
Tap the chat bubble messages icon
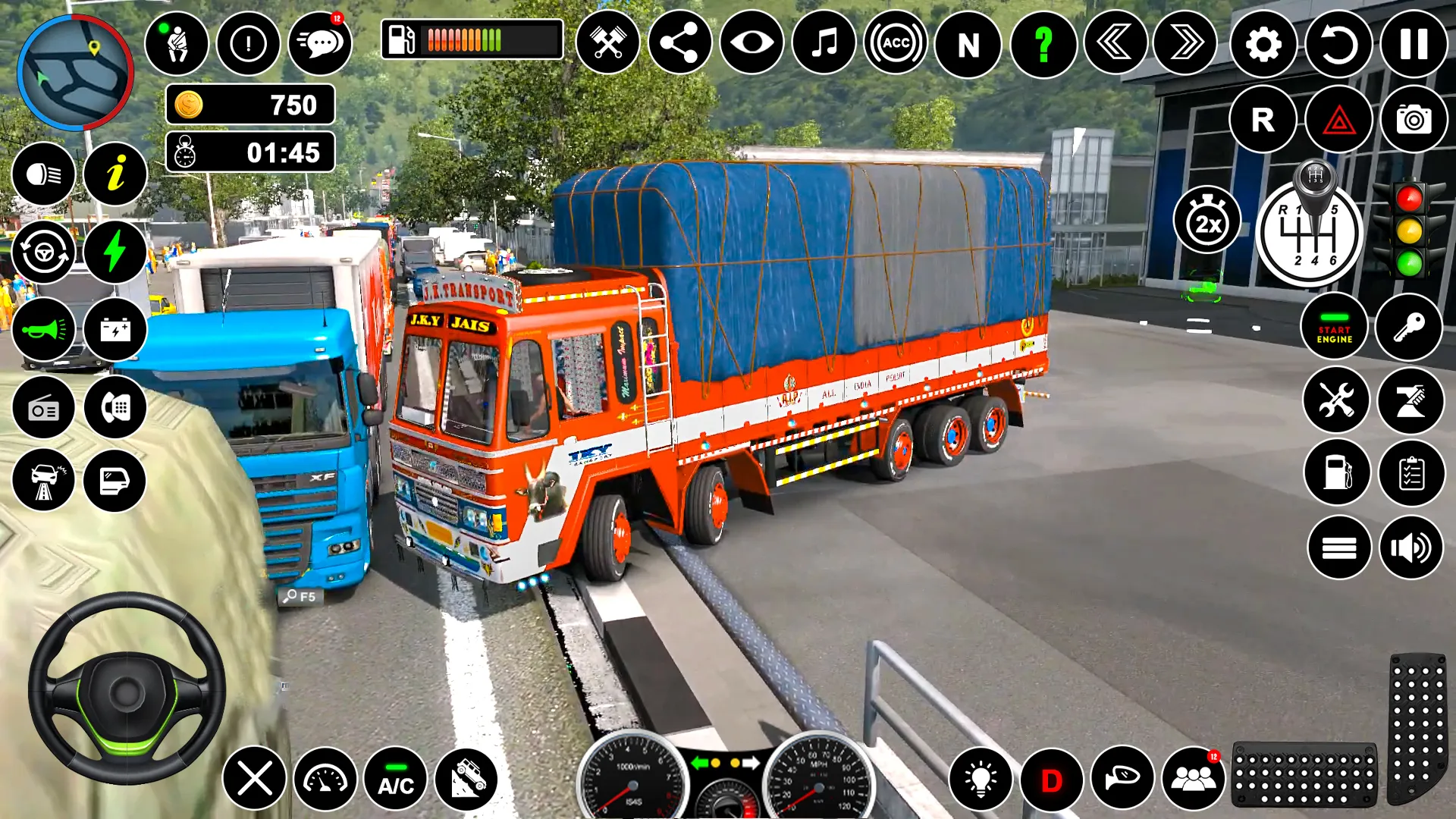(x=321, y=44)
